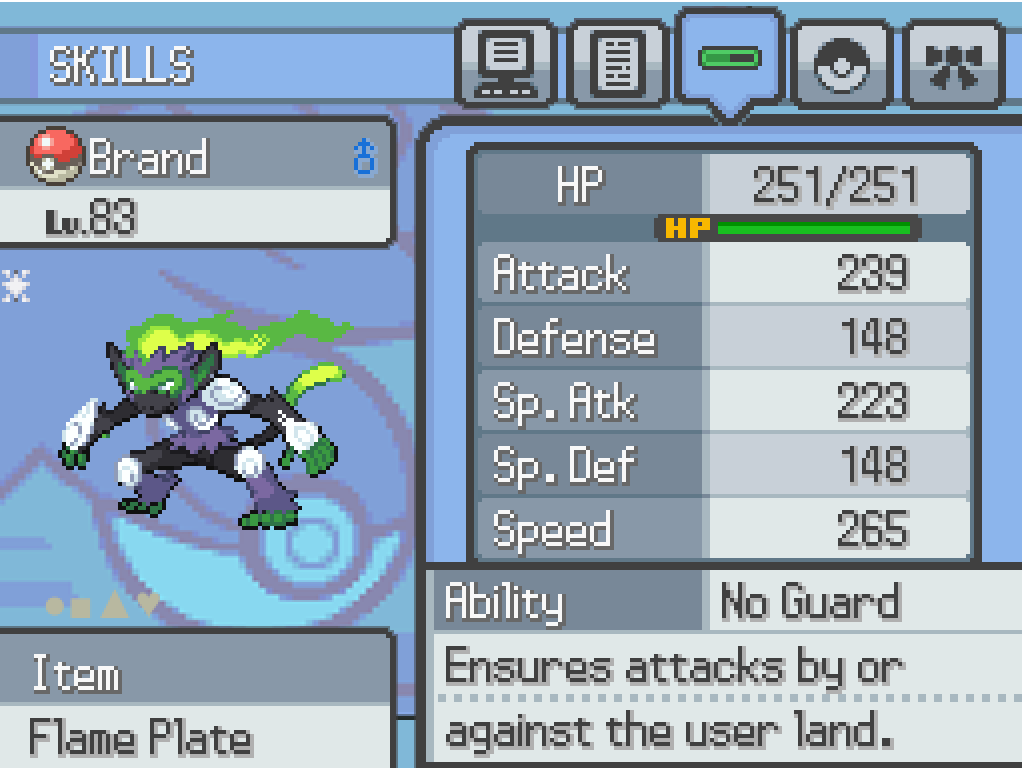Select the green HP bar skills tab
This screenshot has height=768, width=1022.
tap(730, 60)
